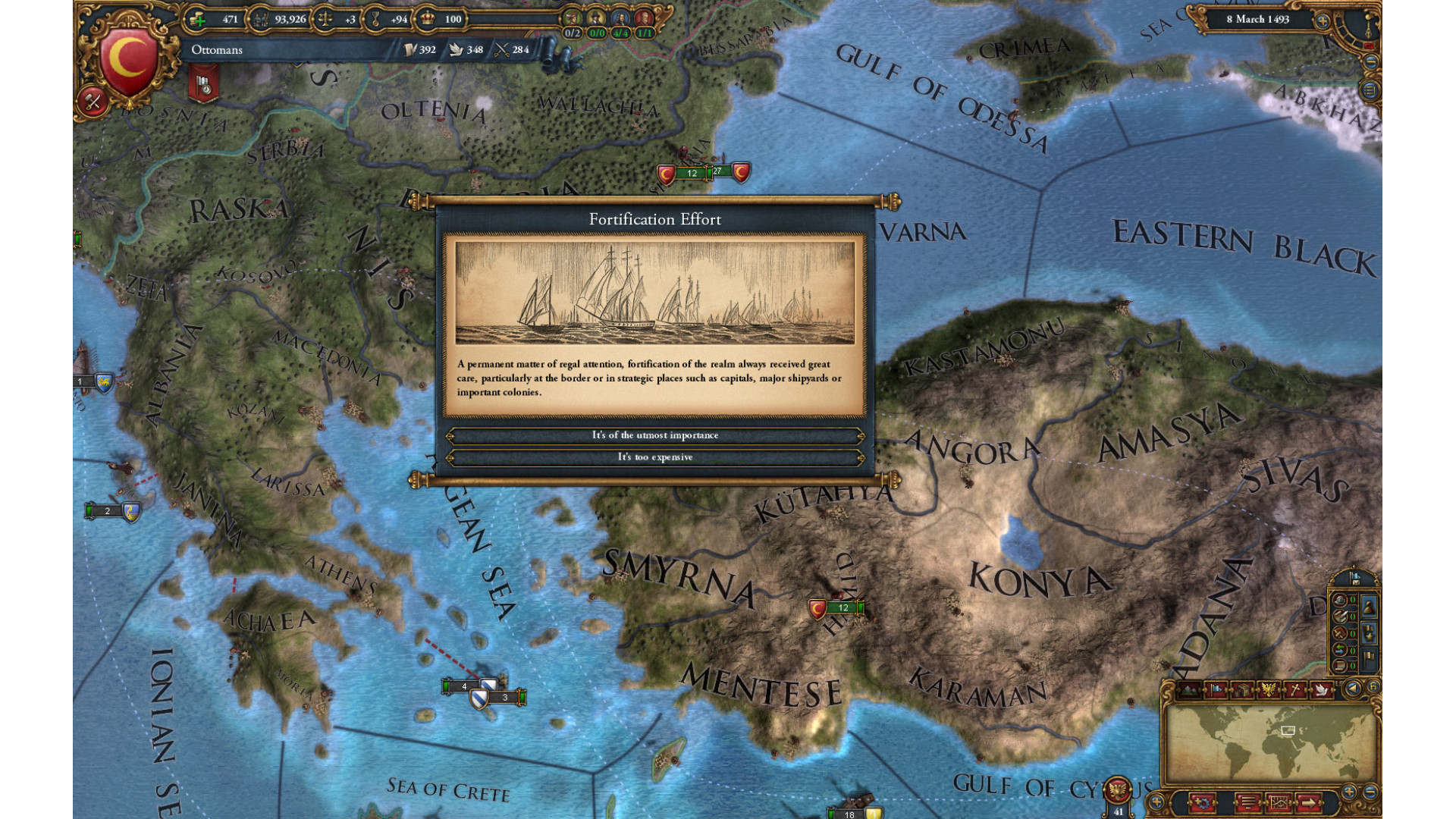
Task: Open the main menu list button
Action: [1370, 91]
